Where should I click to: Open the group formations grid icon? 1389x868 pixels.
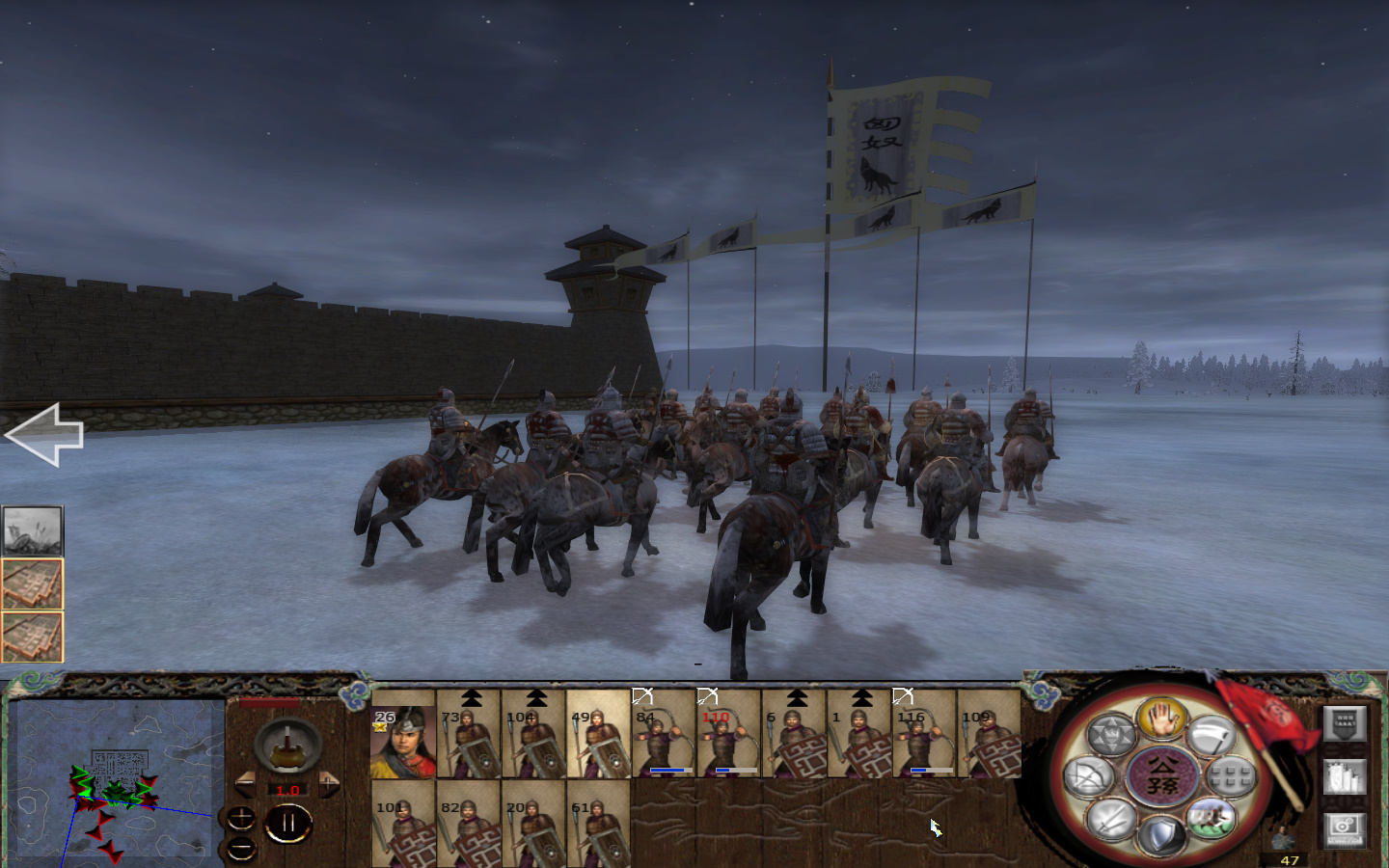click(x=1230, y=775)
